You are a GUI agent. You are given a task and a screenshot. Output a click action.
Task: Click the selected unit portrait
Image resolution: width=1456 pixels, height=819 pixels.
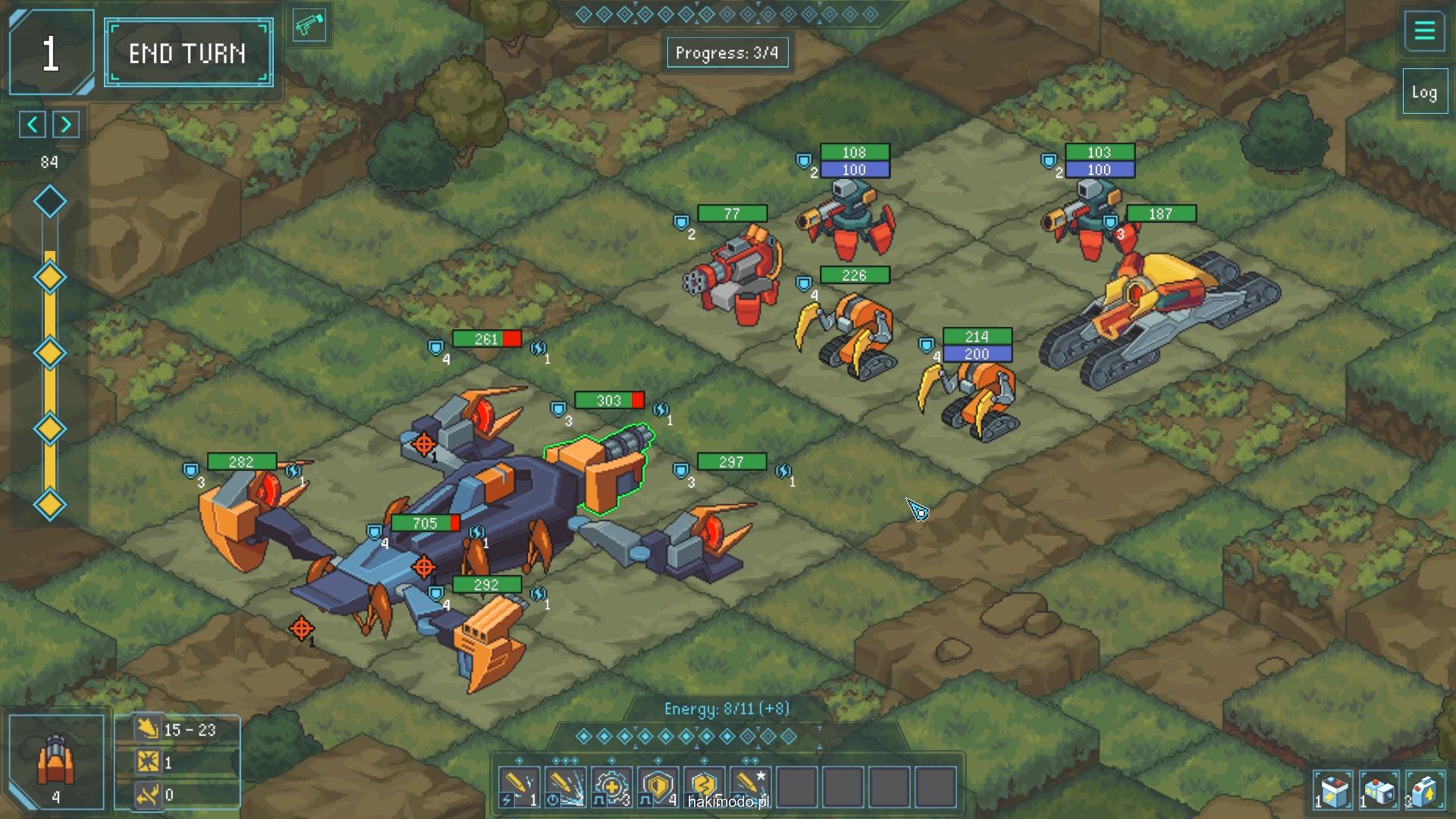[x=56, y=761]
